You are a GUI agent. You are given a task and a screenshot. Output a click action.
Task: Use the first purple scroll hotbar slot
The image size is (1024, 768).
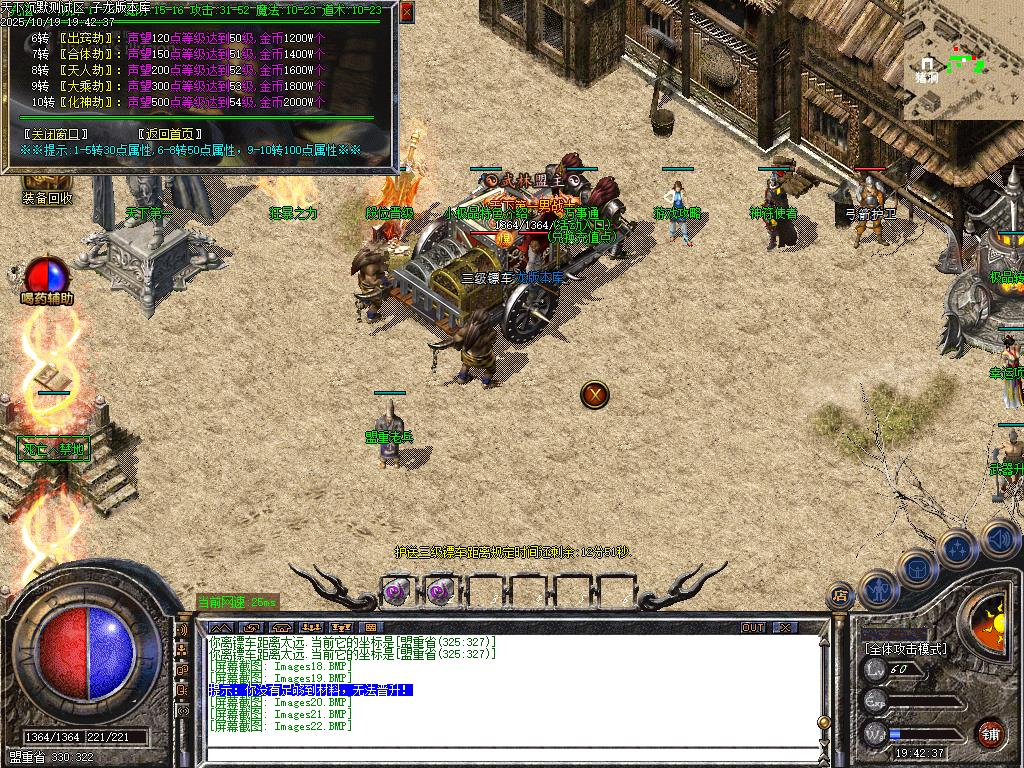[396, 592]
